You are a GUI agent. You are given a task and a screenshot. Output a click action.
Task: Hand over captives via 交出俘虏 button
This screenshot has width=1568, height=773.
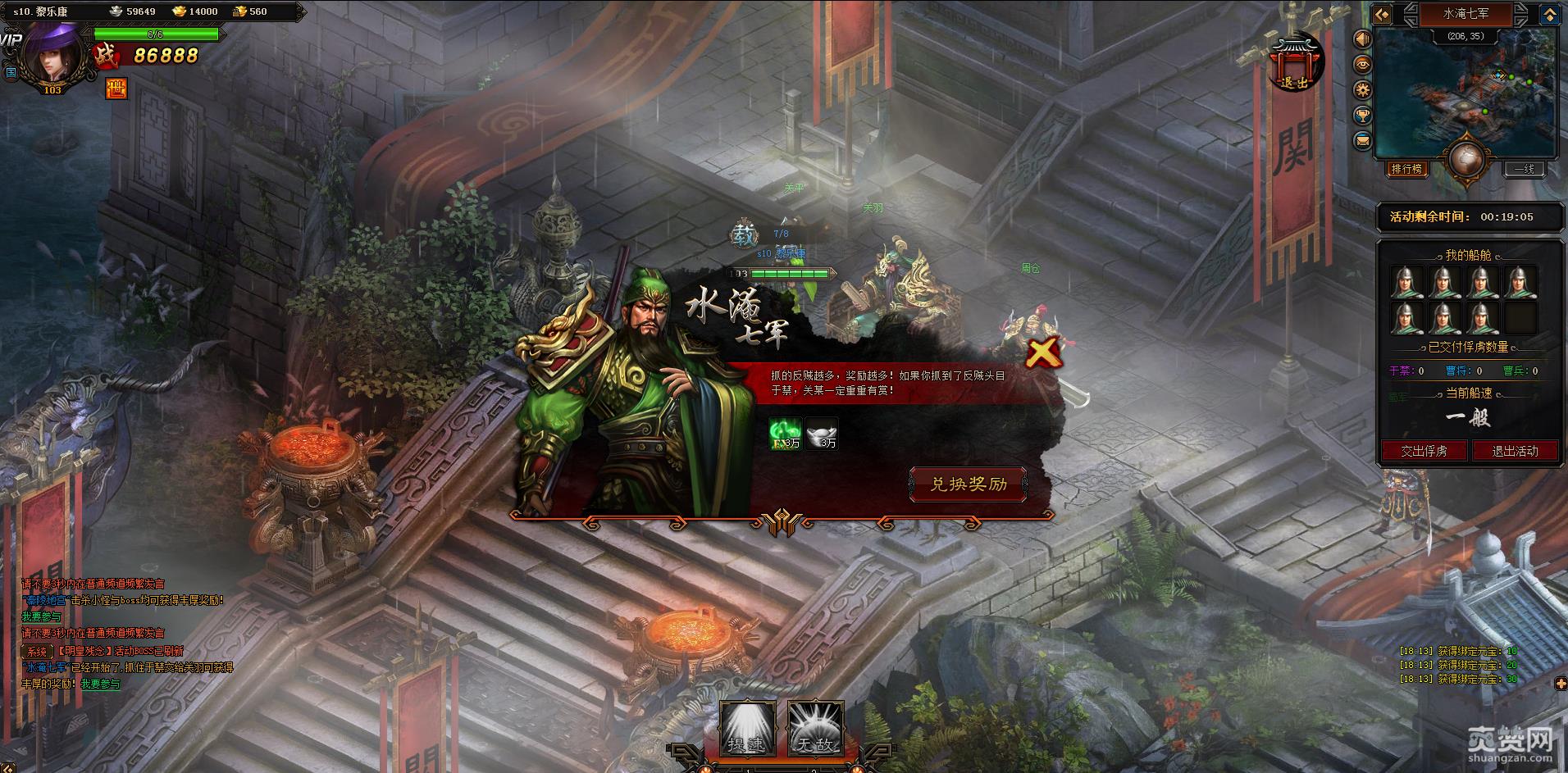[1423, 451]
